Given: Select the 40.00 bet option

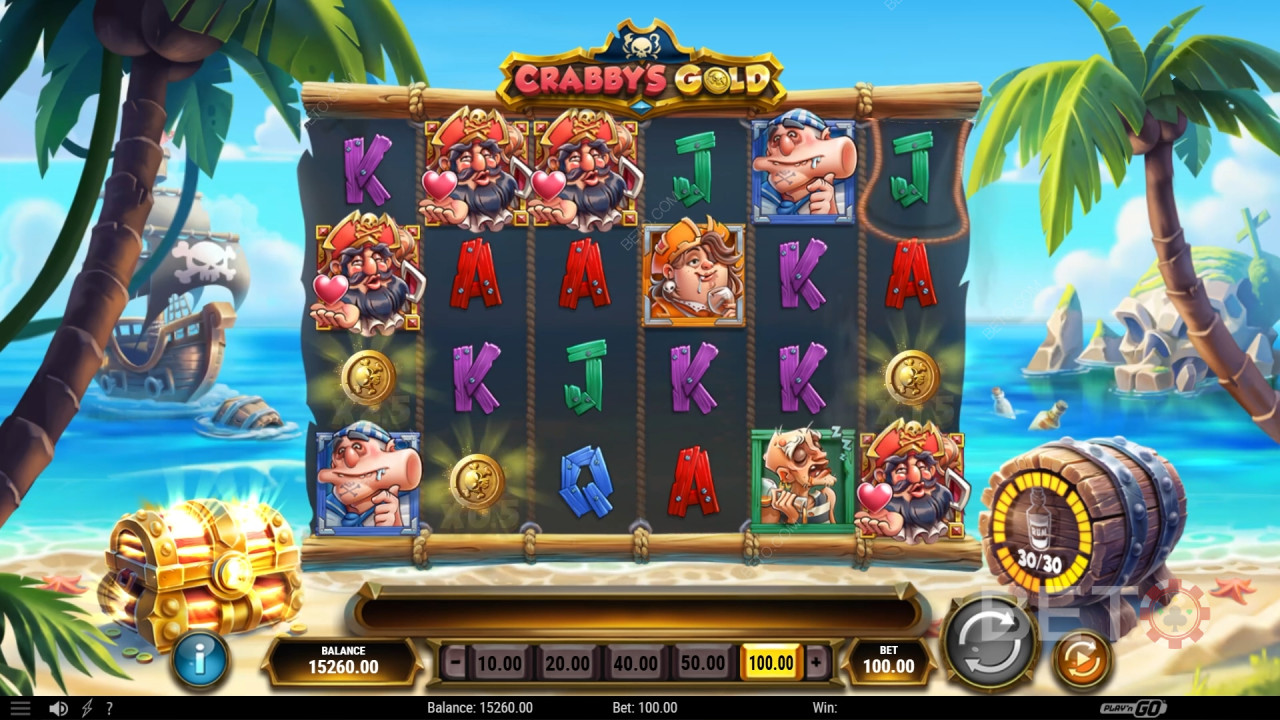Looking at the screenshot, I should [x=635, y=662].
